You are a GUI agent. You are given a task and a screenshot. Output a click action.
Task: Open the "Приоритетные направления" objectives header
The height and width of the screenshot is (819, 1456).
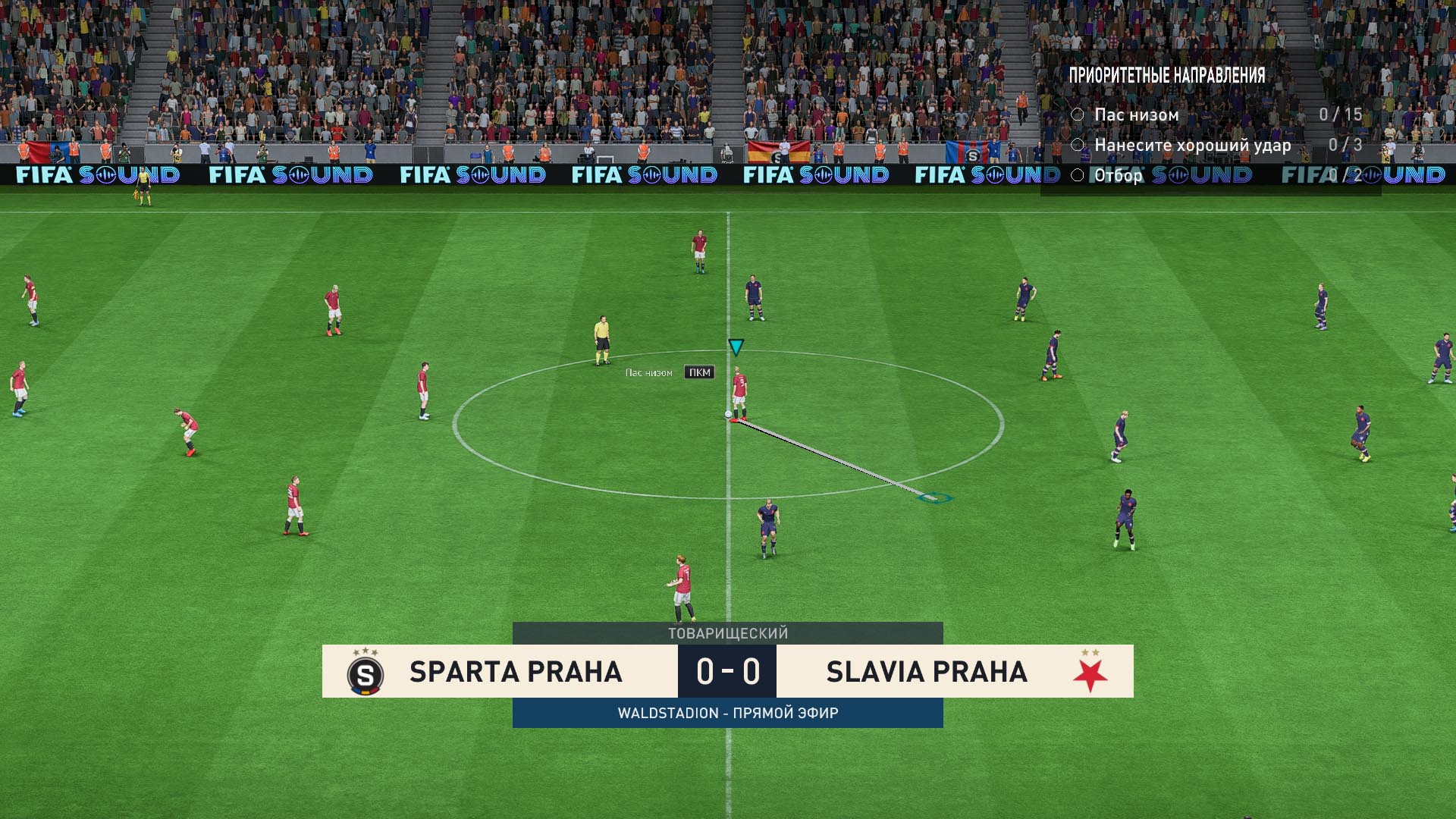[1166, 75]
